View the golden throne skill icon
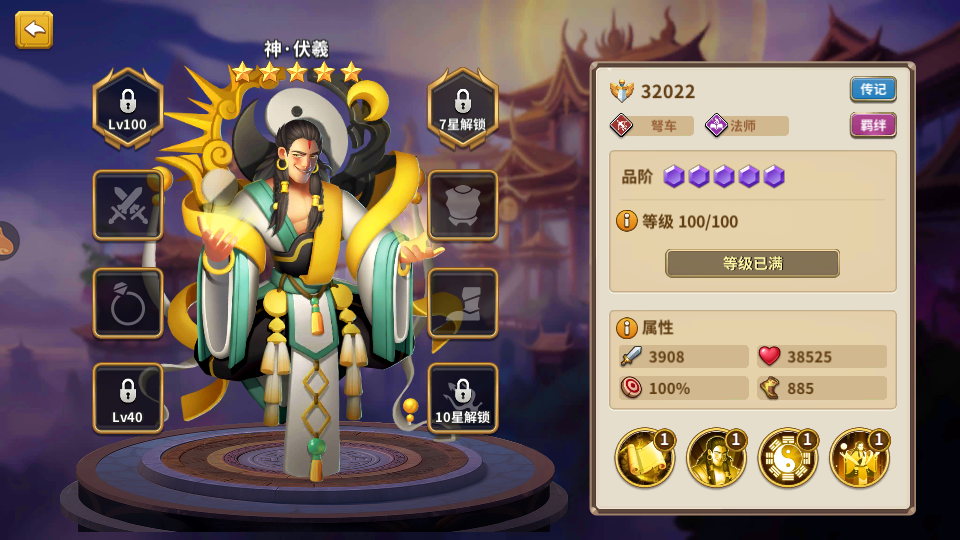 859,458
